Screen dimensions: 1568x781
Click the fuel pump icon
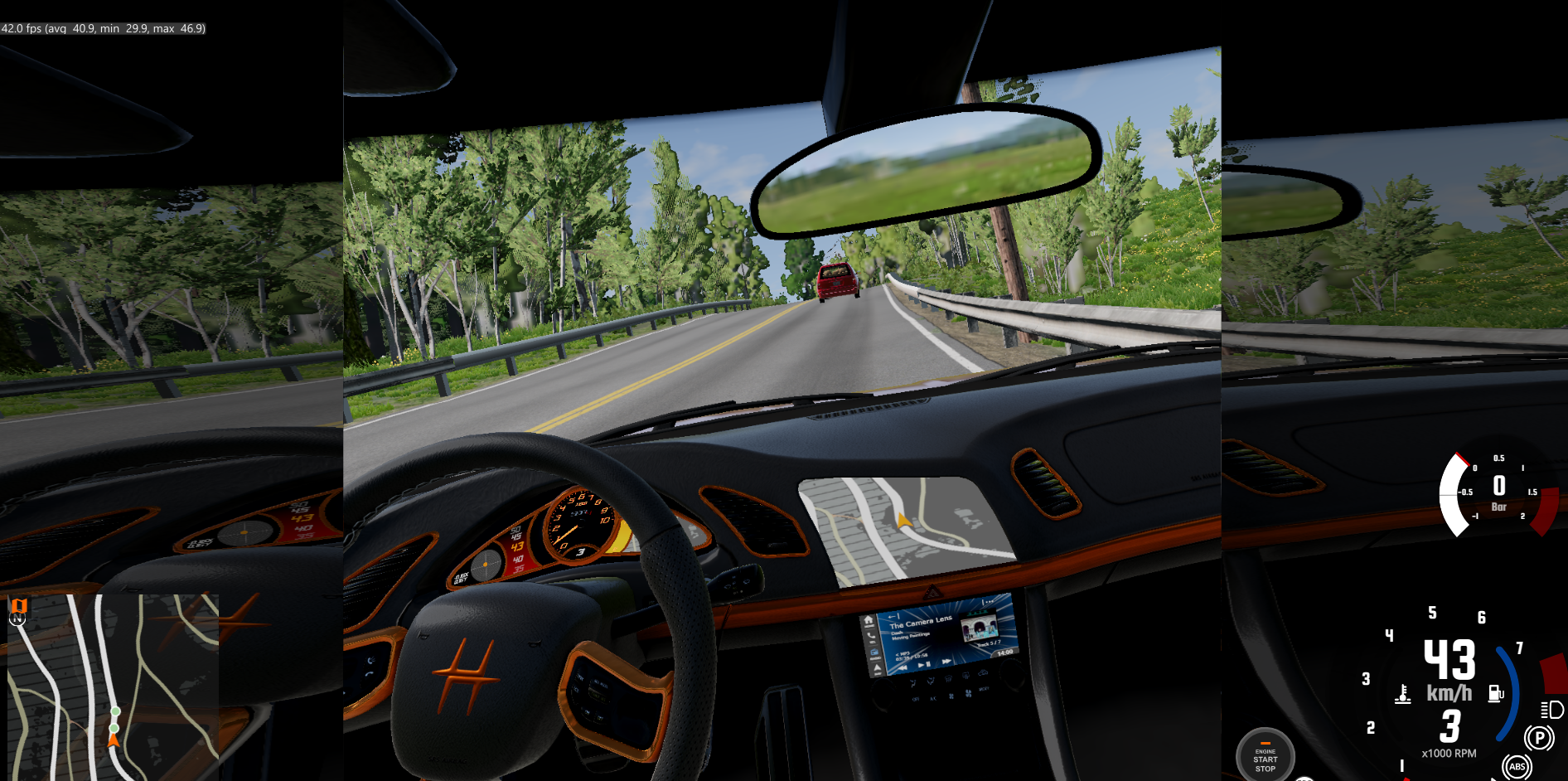pos(1496,693)
